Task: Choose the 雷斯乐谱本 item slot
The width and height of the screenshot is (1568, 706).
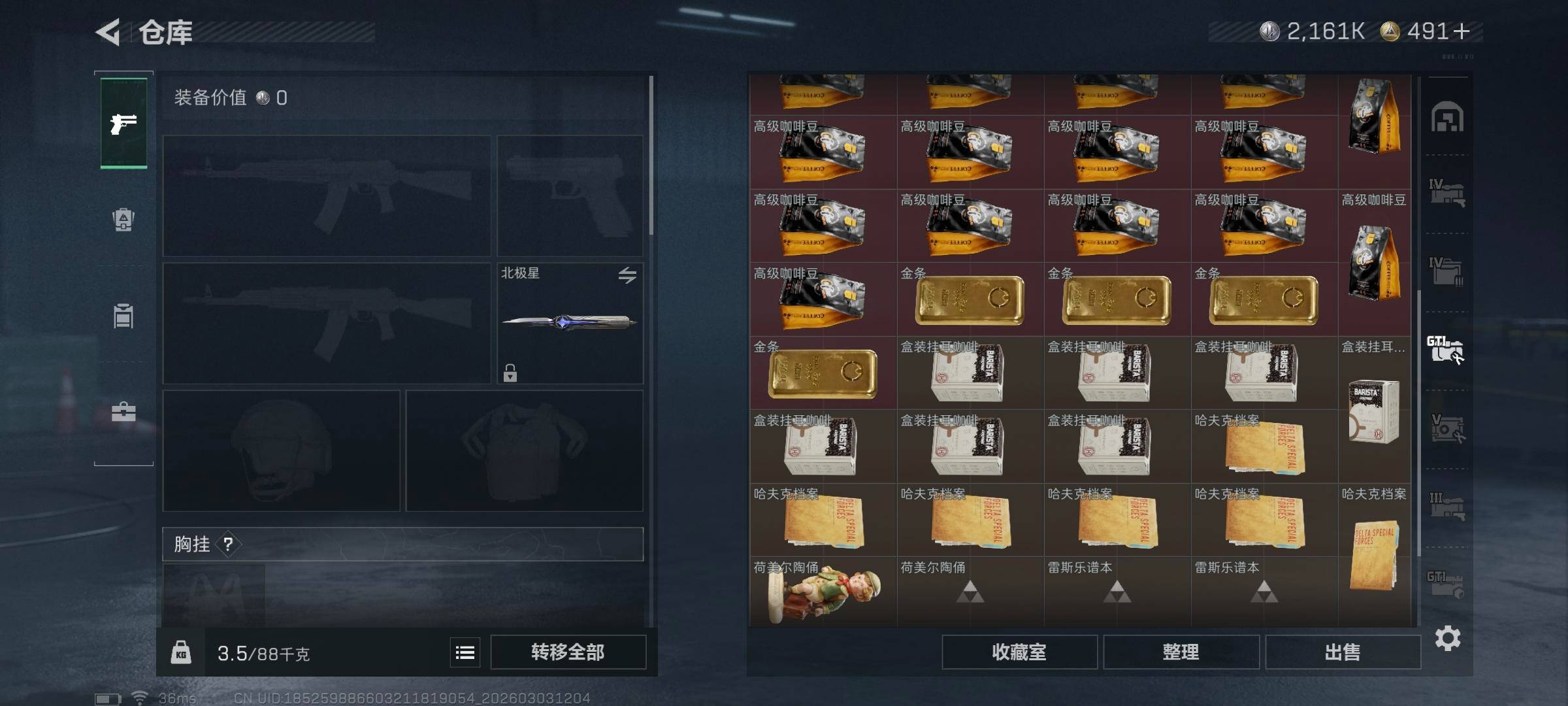Action: coord(1117,590)
